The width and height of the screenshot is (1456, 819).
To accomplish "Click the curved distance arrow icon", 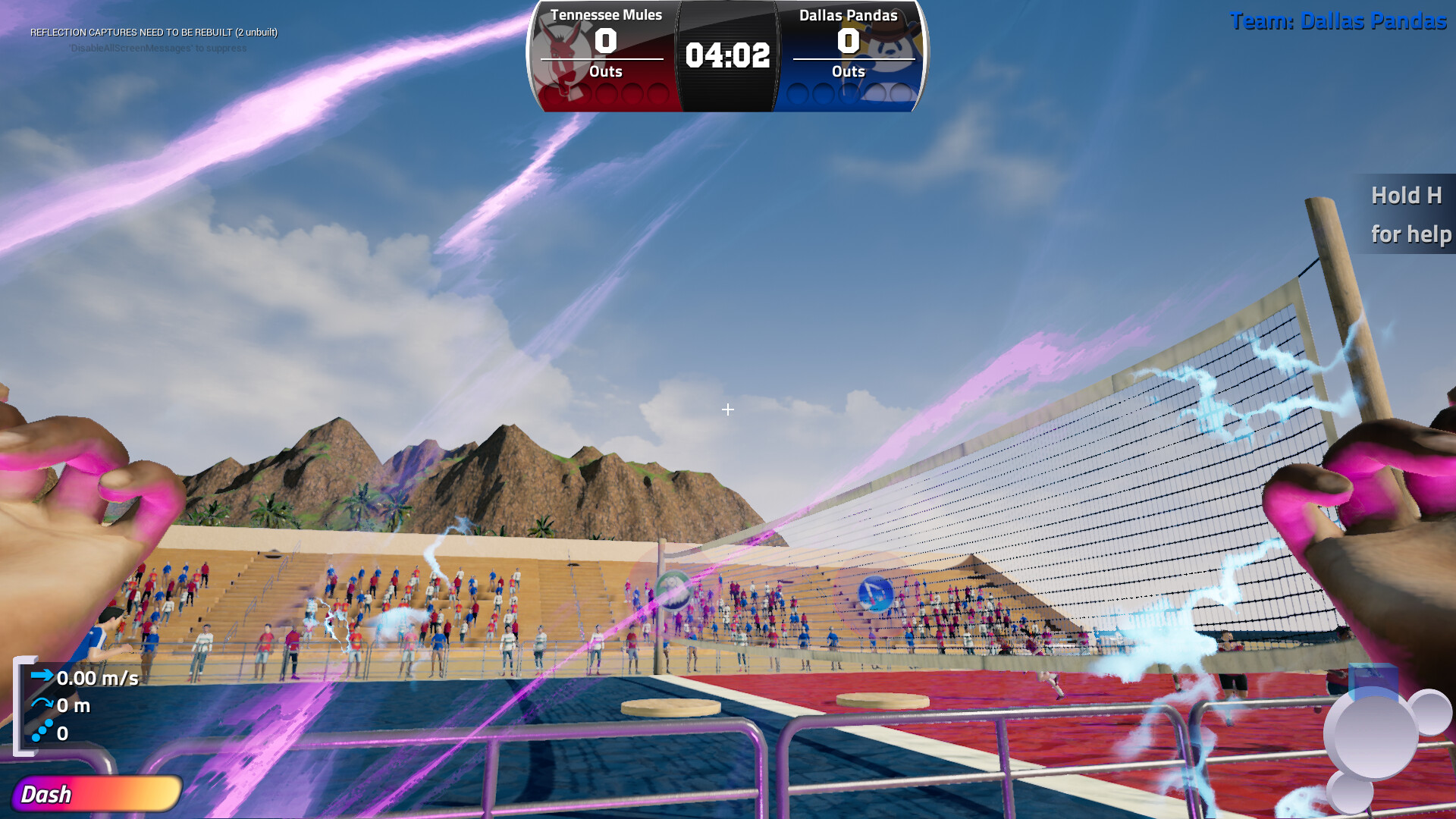I will [x=42, y=704].
